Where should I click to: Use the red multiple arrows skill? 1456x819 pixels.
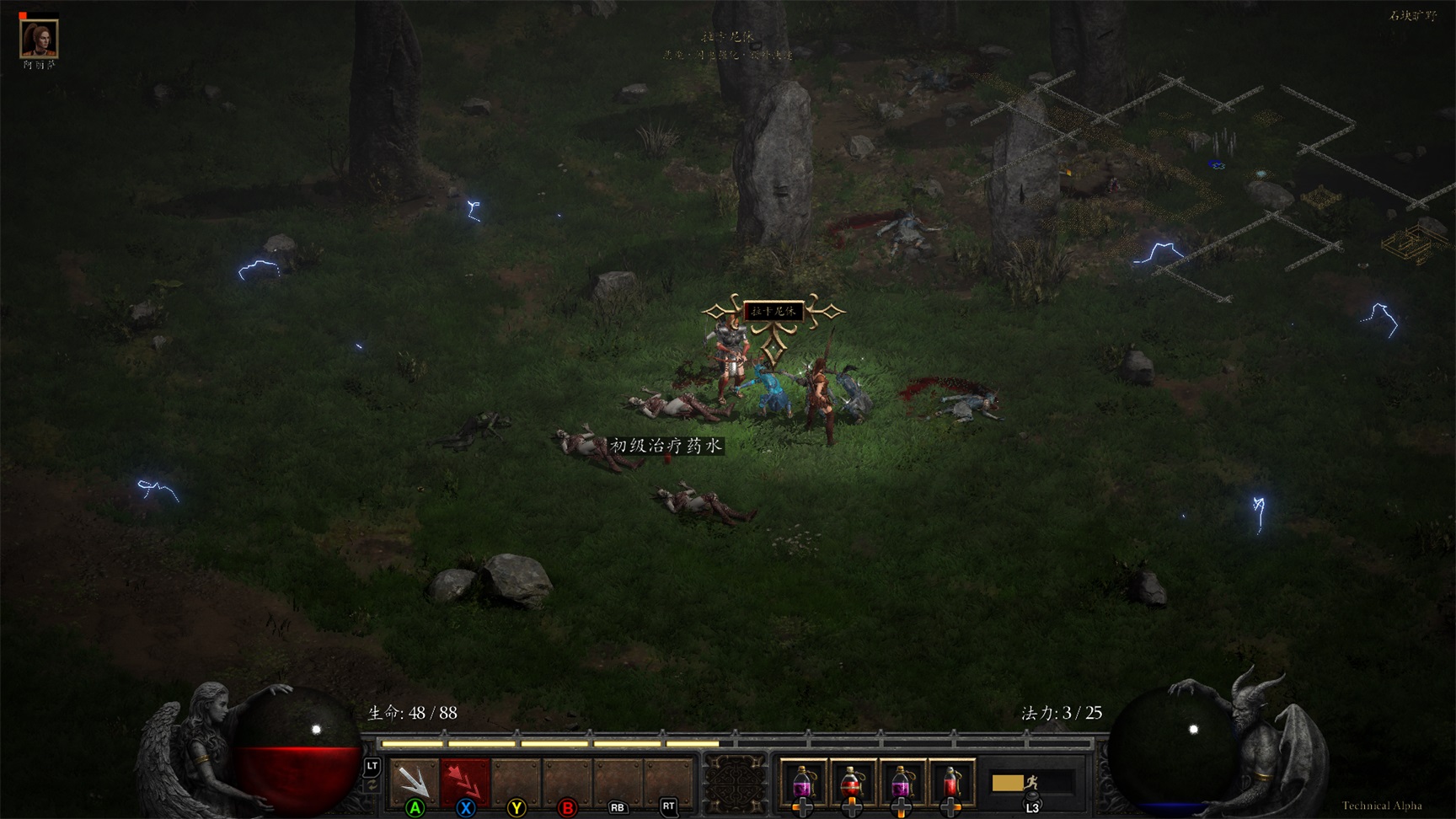pos(464,781)
